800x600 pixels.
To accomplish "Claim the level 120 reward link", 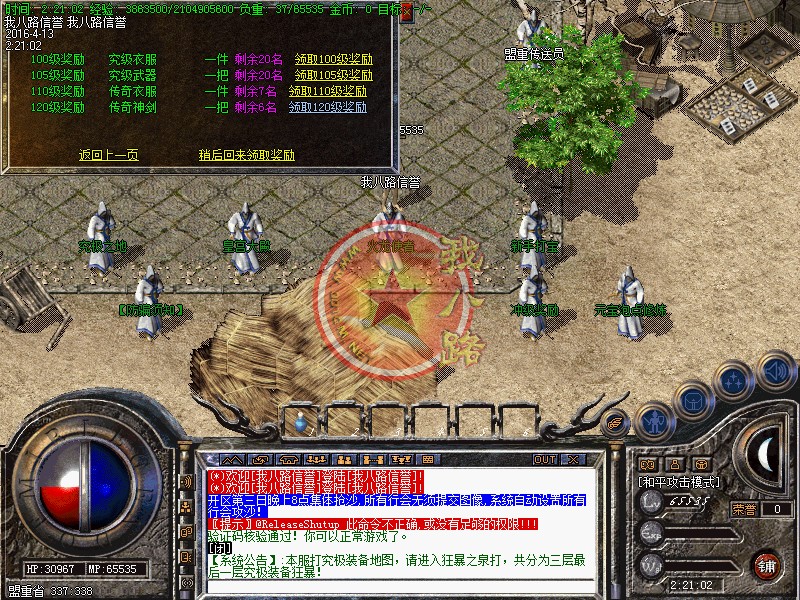I will click(329, 107).
